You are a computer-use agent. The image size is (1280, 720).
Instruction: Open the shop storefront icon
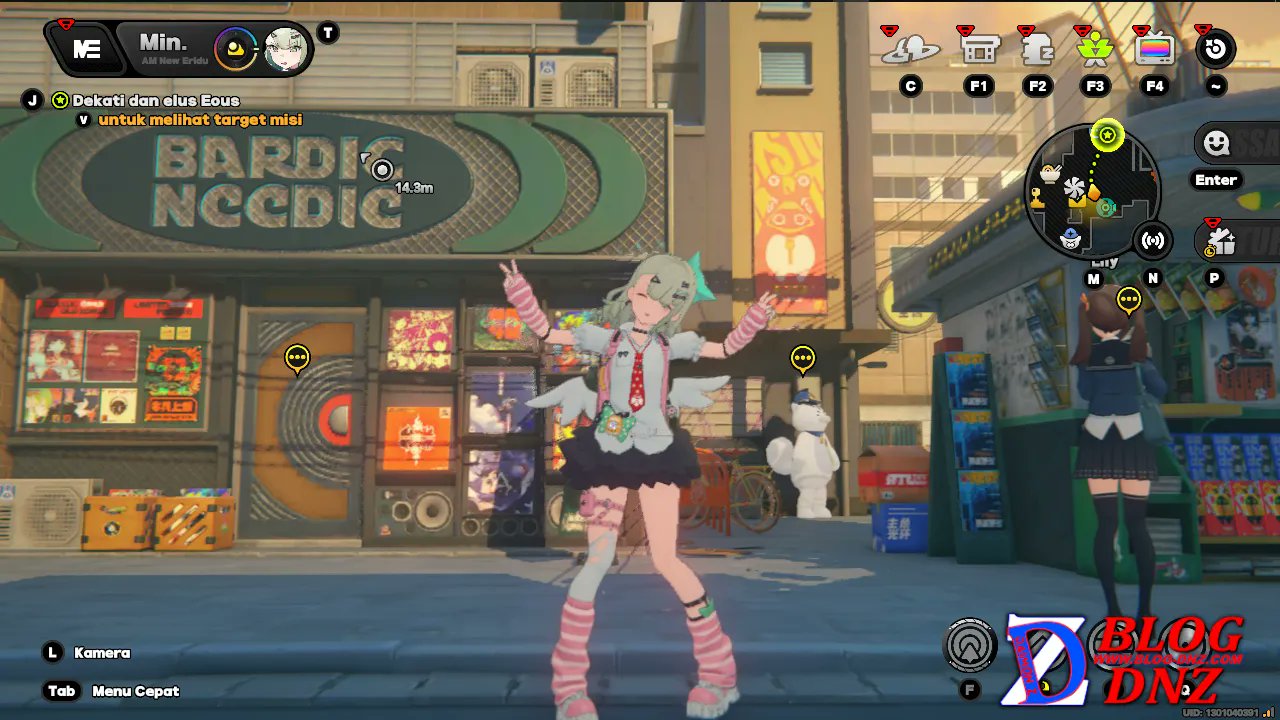pos(979,49)
